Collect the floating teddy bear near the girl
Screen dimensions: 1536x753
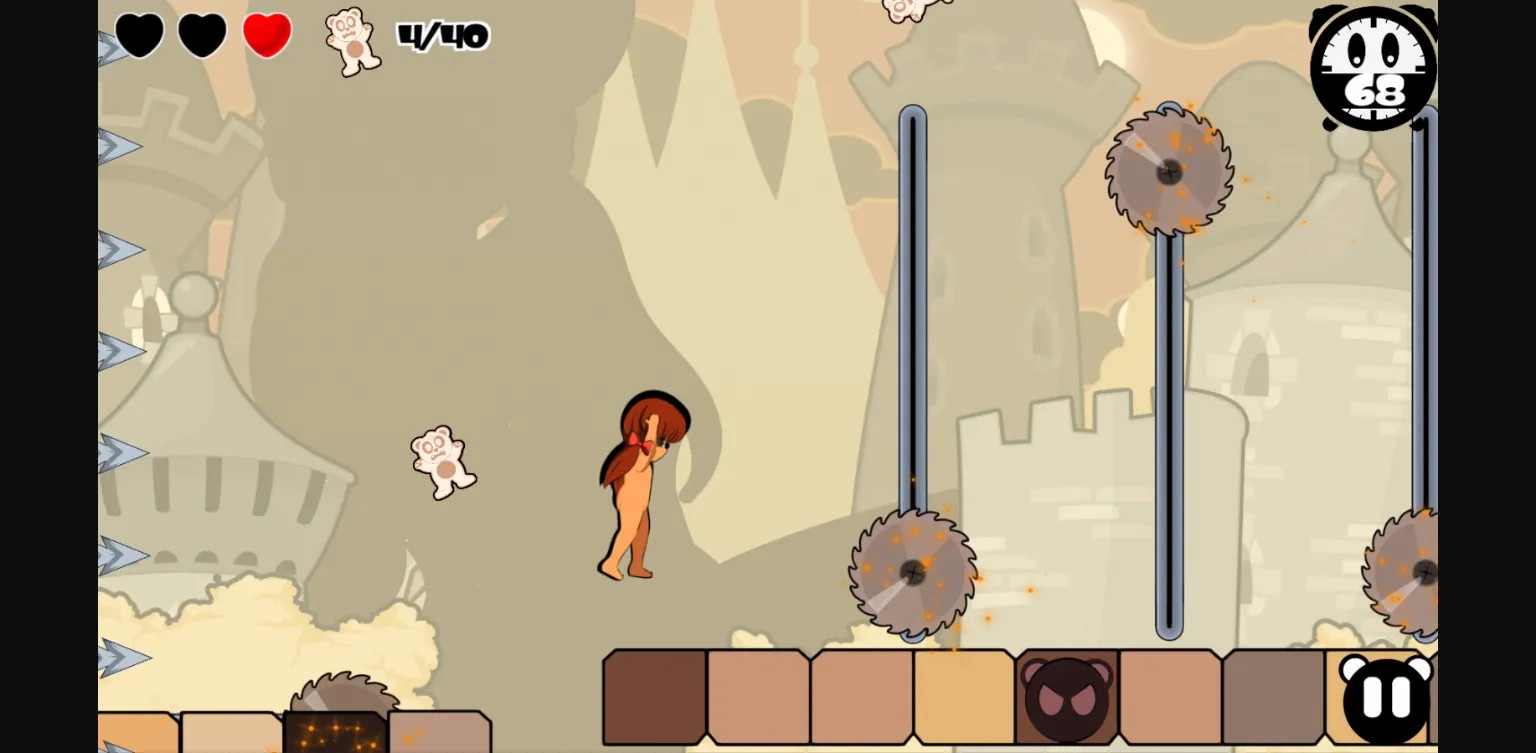[441, 462]
